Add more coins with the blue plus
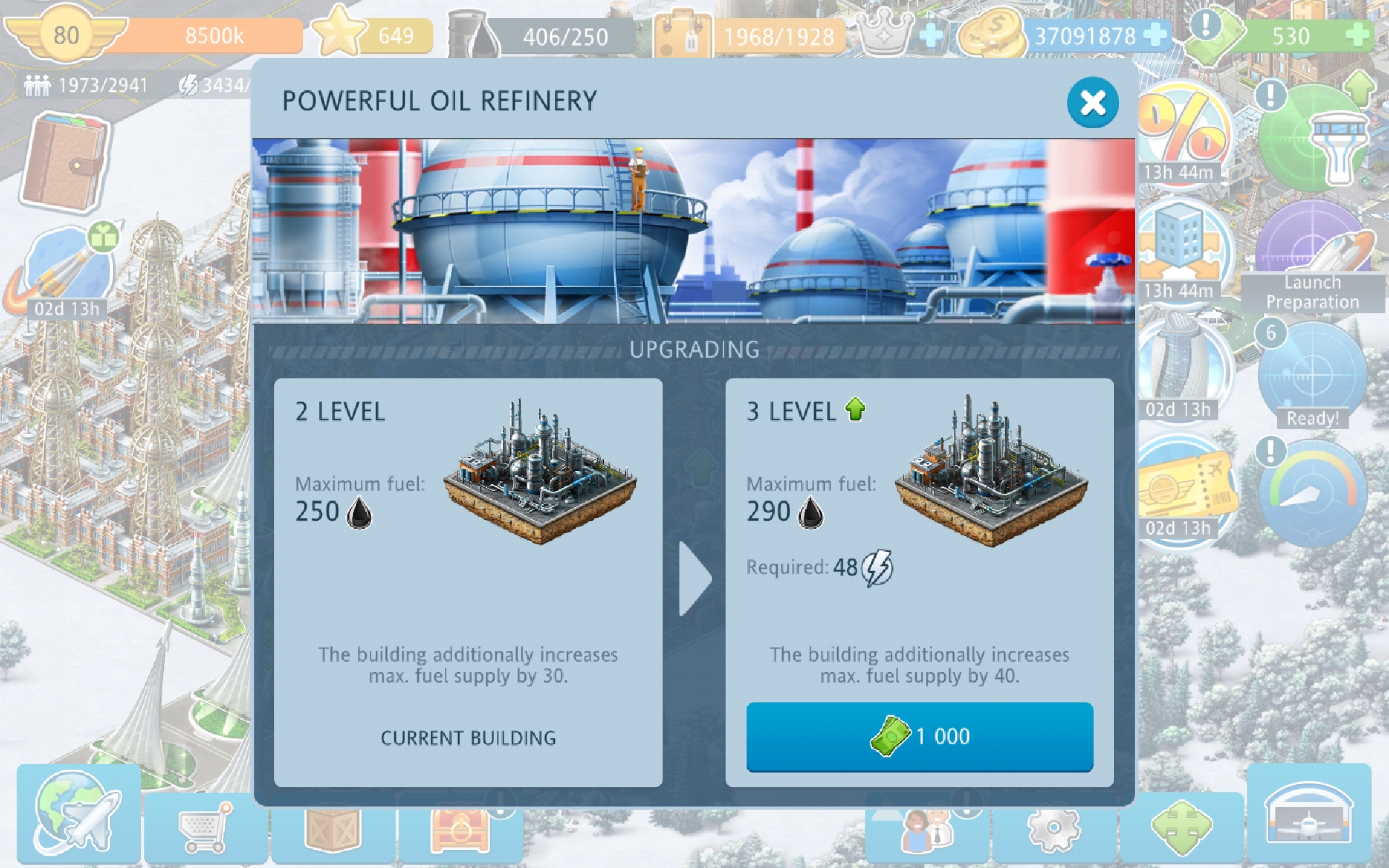 pos(1155,35)
